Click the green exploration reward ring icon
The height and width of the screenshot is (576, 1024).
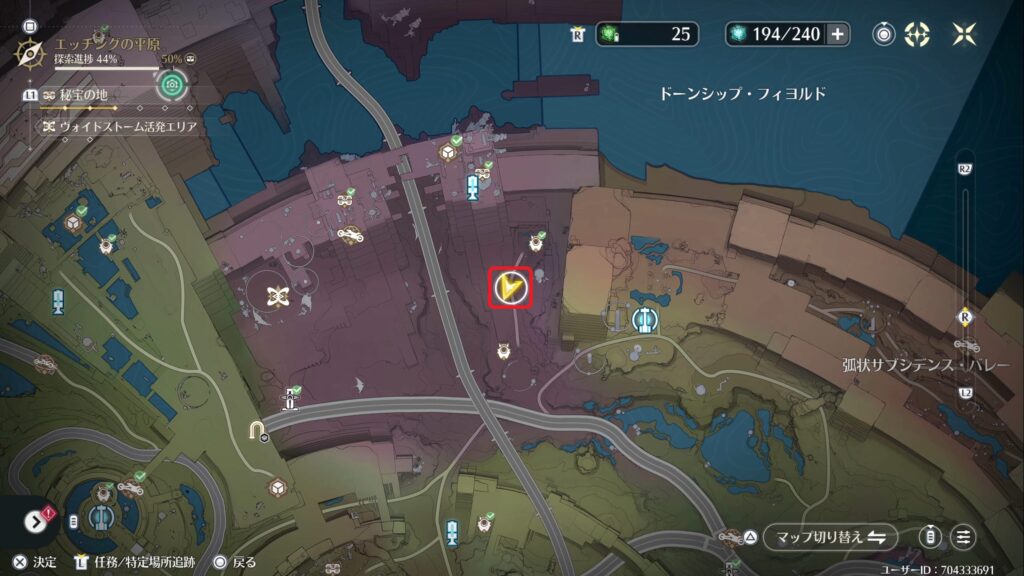[x=171, y=86]
